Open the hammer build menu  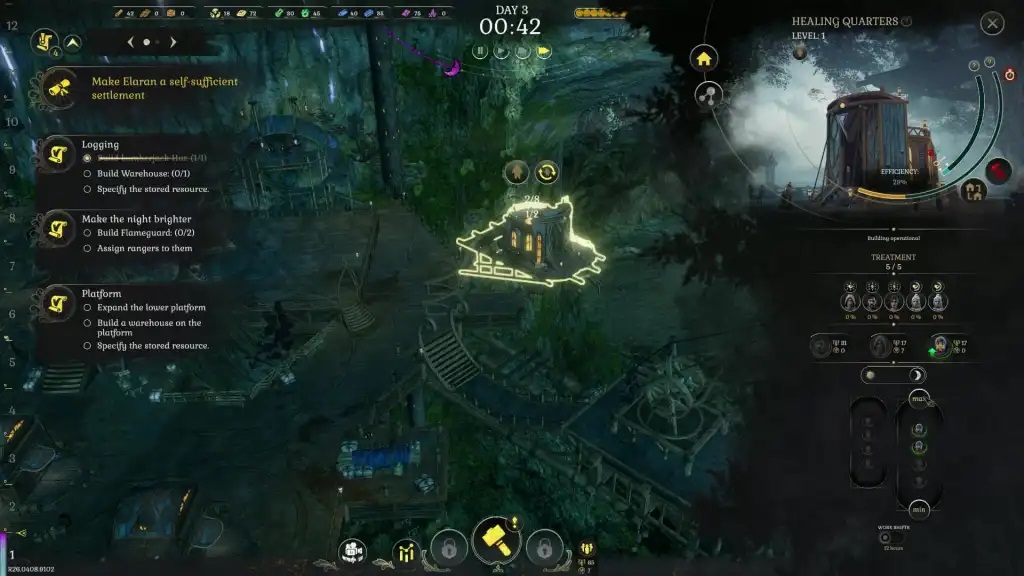tap(497, 541)
